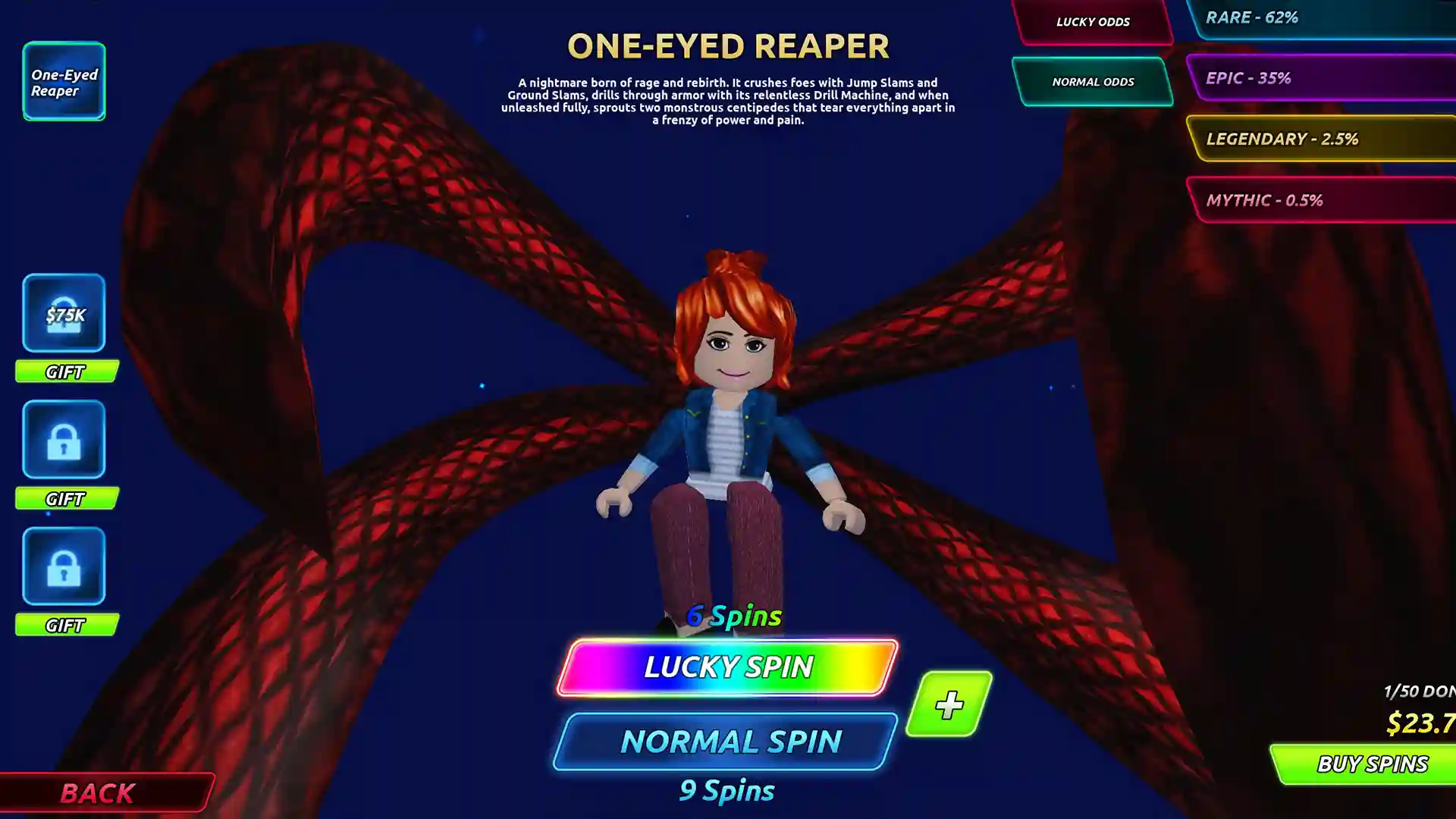The image size is (1456, 819).
Task: Switch to NORMAL ODDS view
Action: tap(1092, 81)
